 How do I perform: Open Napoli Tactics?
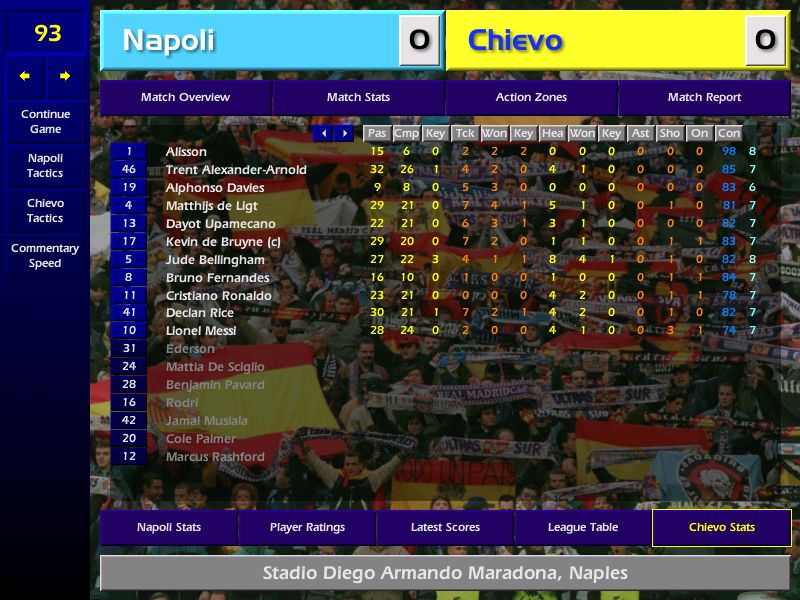(45, 165)
